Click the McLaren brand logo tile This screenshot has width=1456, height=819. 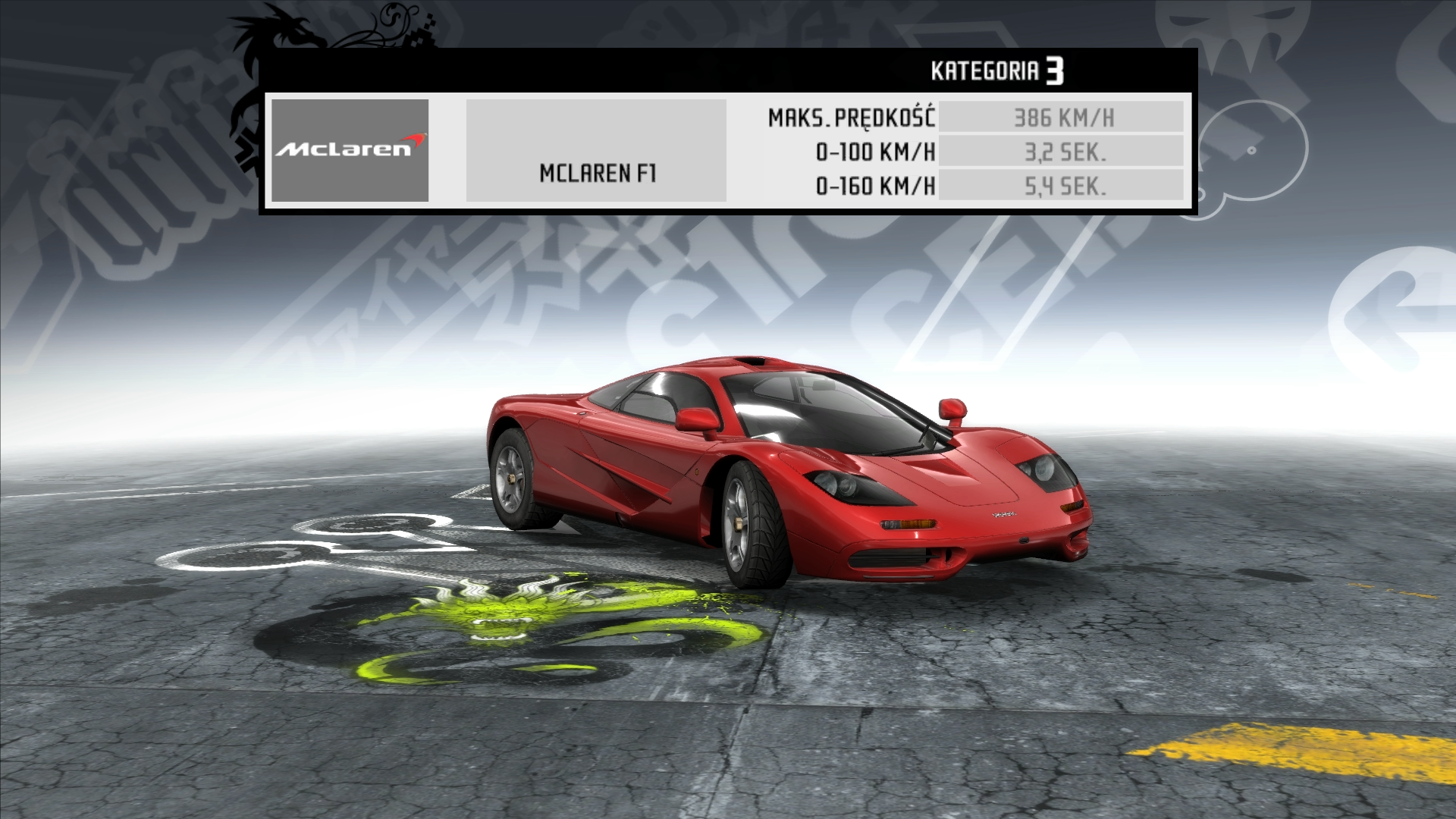[x=350, y=150]
